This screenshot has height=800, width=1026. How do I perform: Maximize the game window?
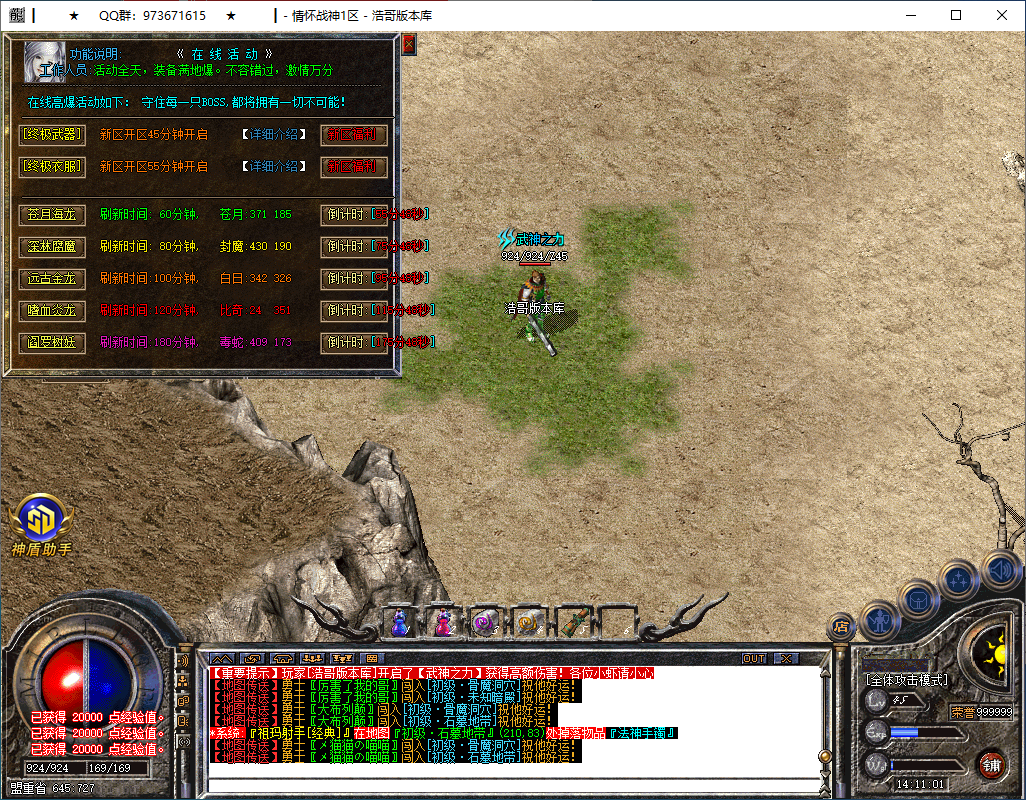[956, 16]
